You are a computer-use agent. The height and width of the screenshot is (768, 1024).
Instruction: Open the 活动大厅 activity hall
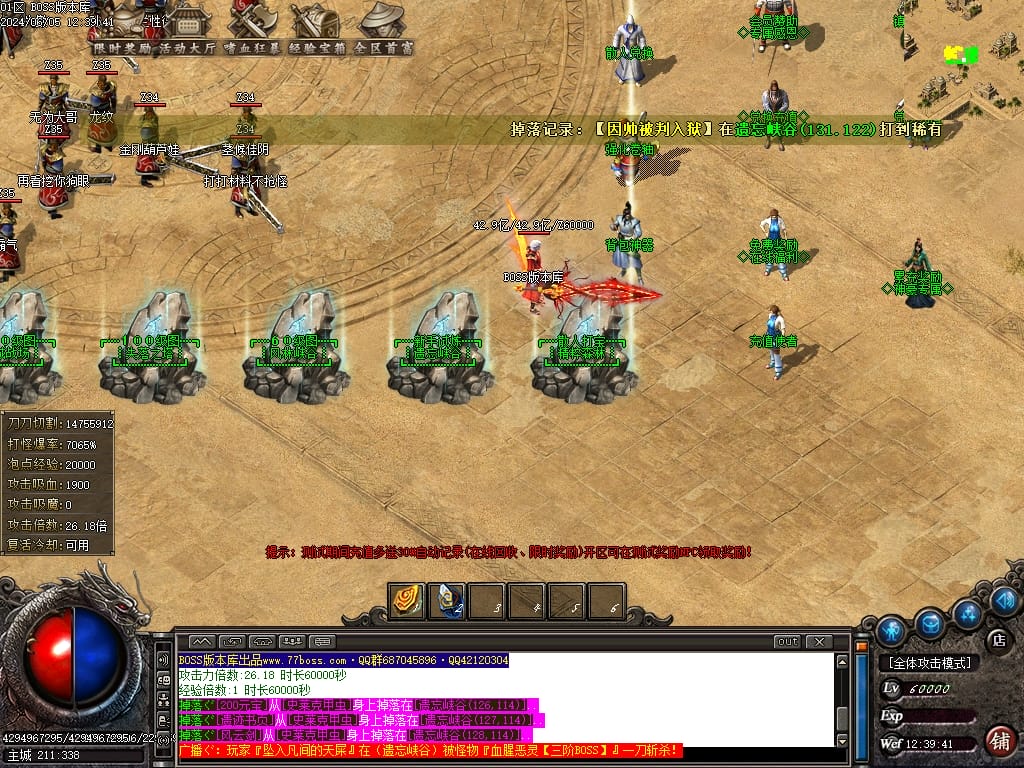[x=187, y=47]
